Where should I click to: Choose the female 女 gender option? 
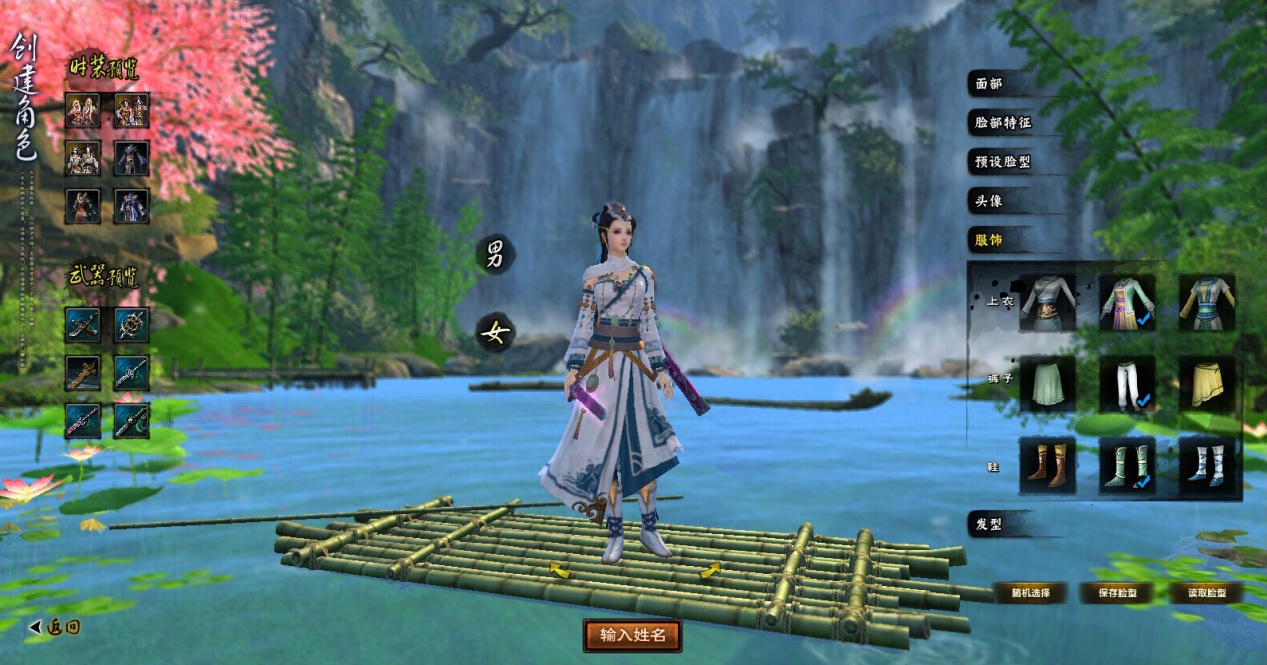click(494, 332)
